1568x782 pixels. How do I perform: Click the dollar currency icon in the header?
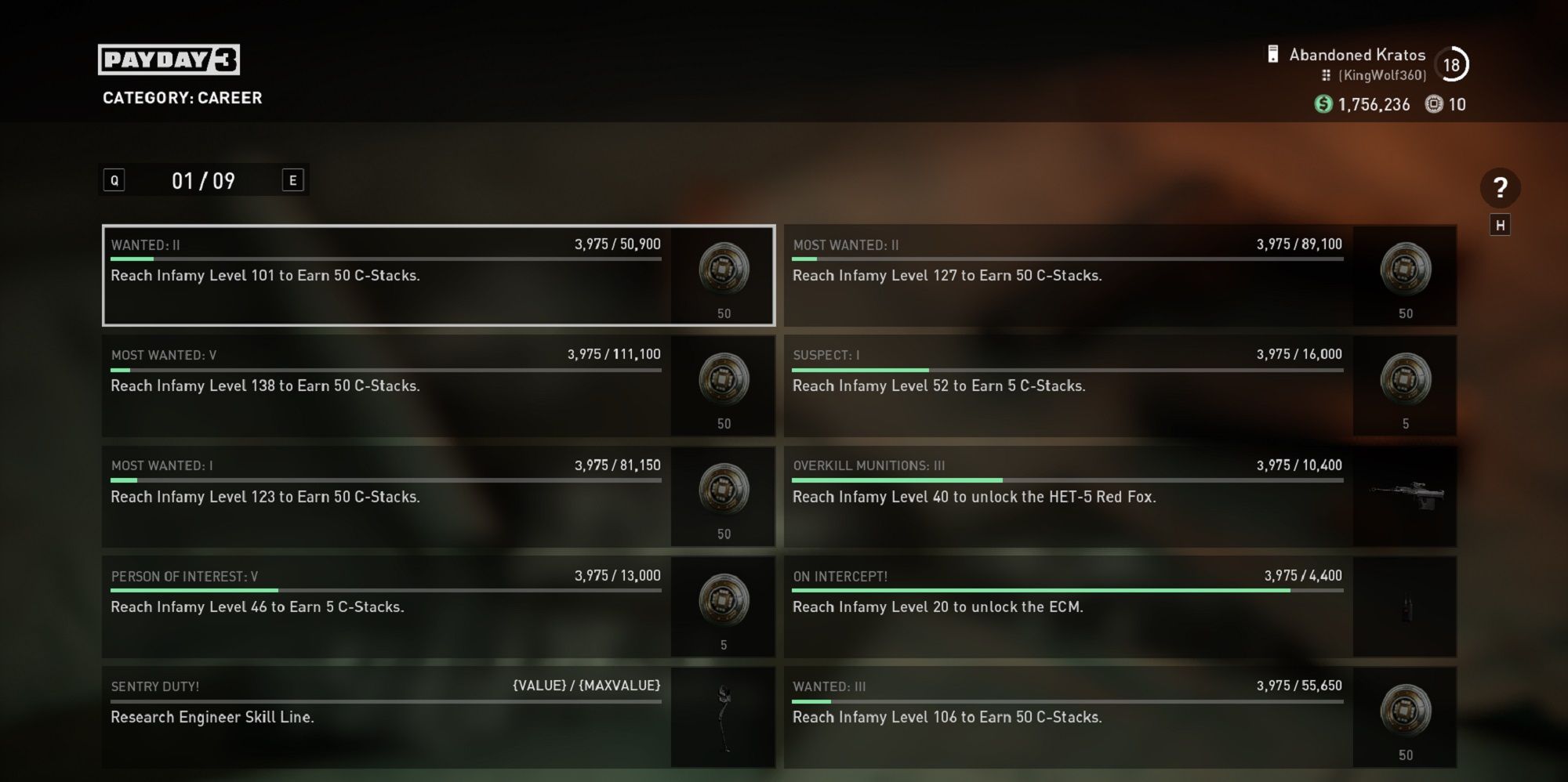coord(1323,103)
